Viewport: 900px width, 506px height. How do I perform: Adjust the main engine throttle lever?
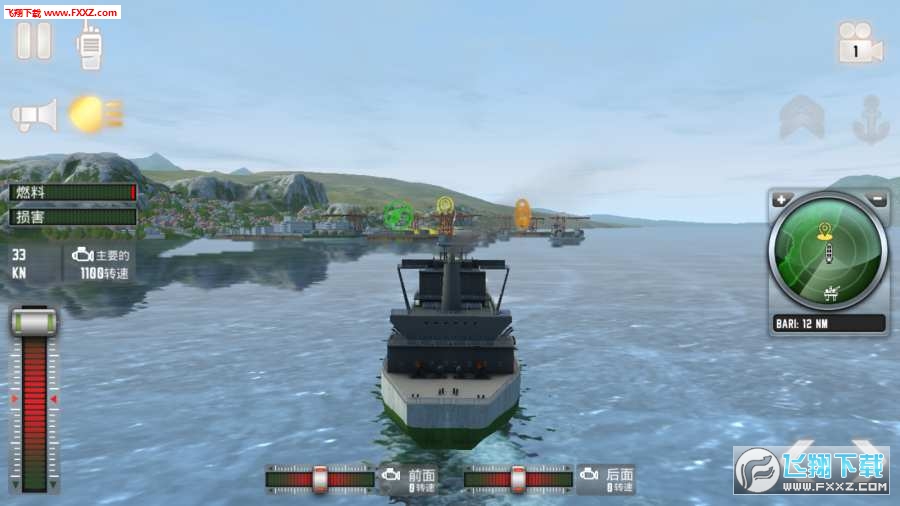click(x=34, y=323)
